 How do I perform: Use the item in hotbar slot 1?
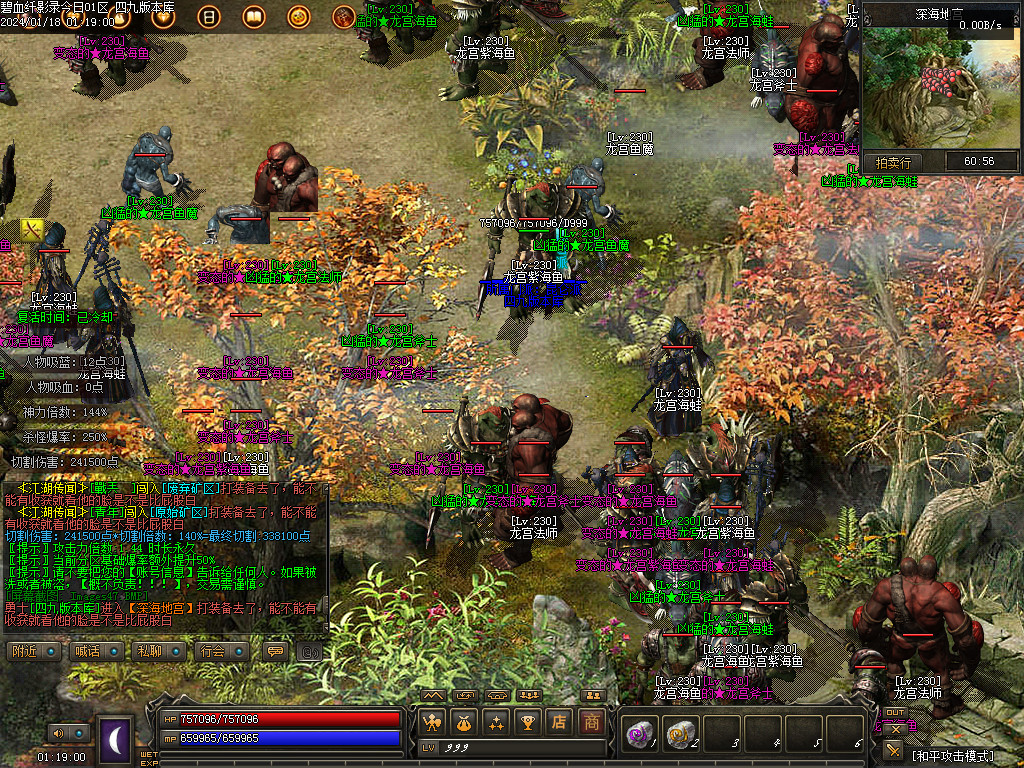(639, 733)
